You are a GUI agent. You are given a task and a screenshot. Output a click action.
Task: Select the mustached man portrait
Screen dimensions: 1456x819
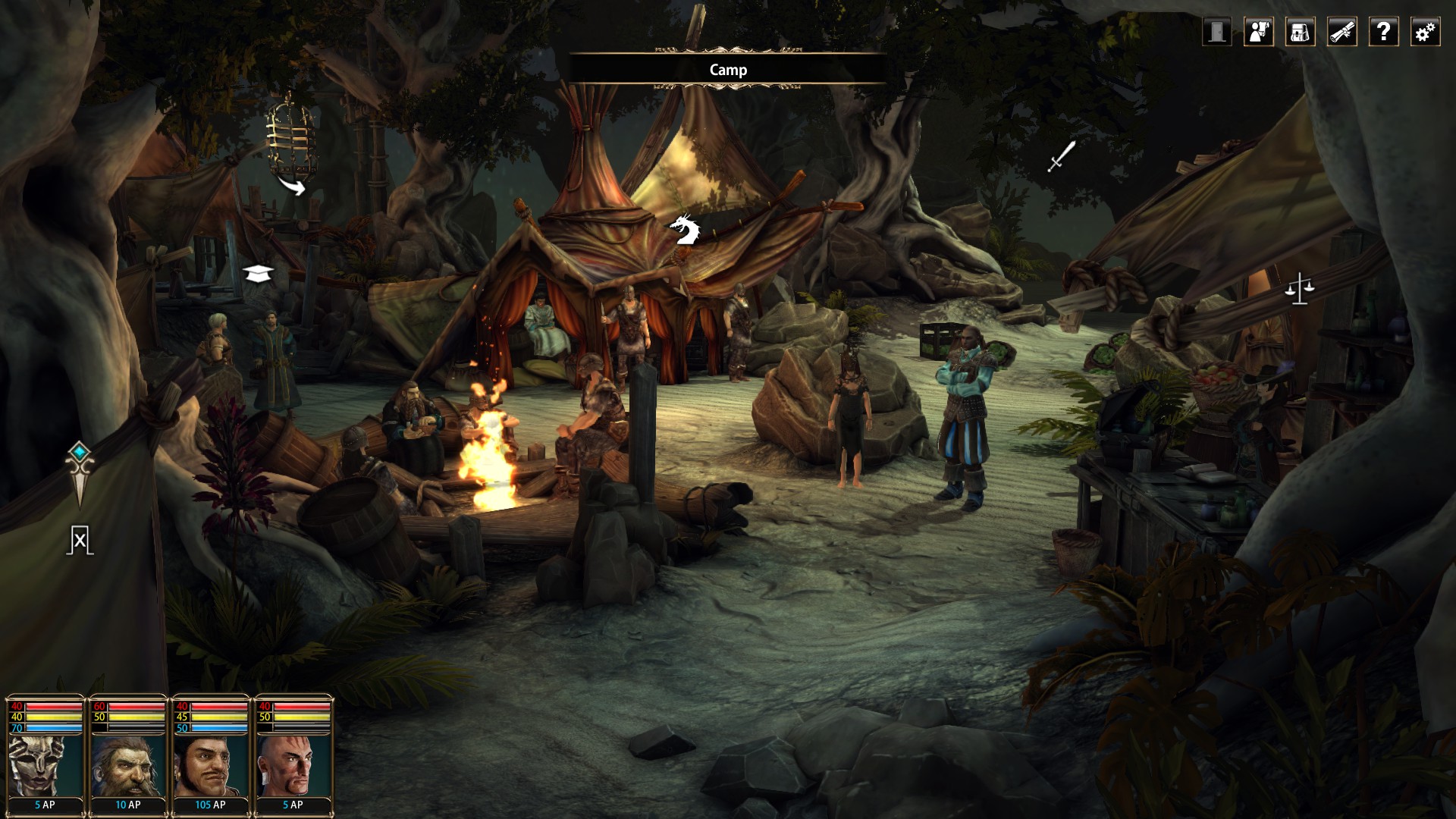tap(210, 764)
